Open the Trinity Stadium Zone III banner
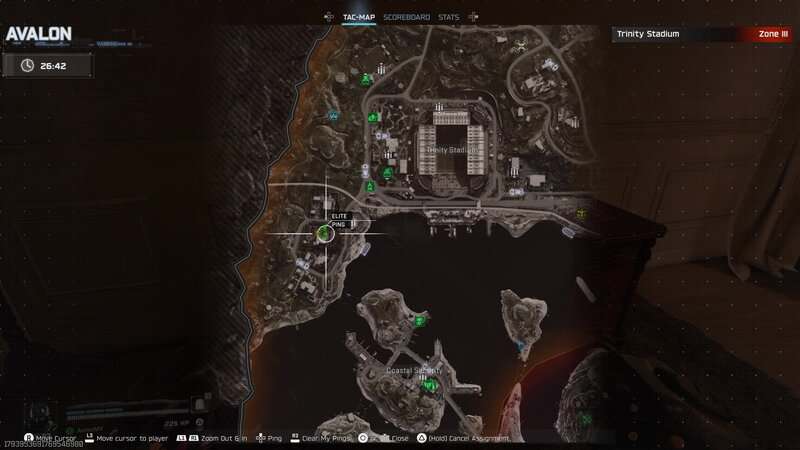The height and width of the screenshot is (450, 800). click(704, 34)
